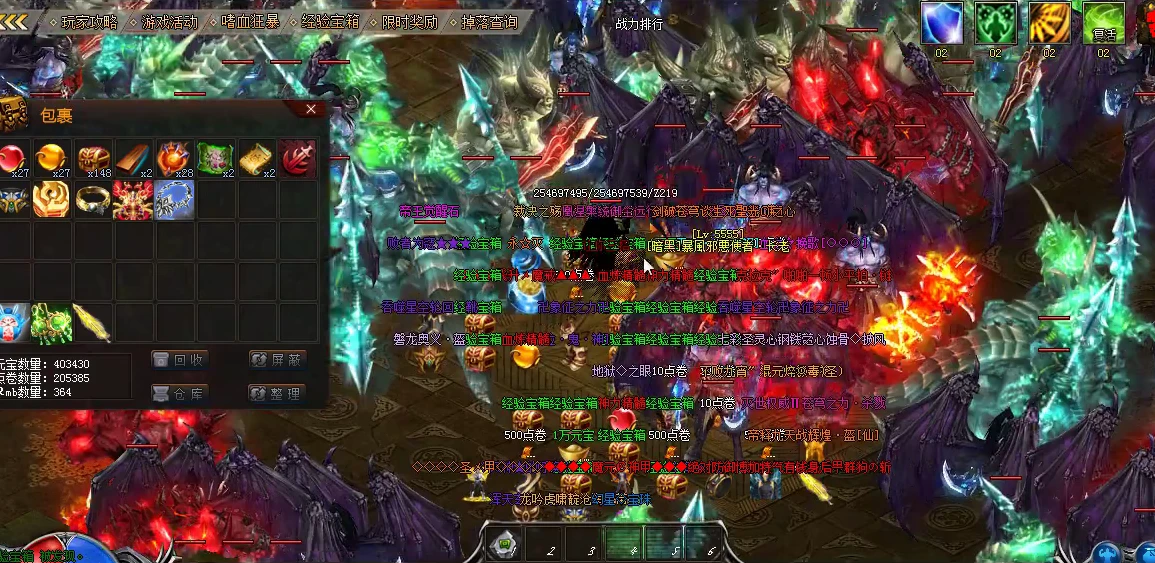Select the gold ring in the bag
Viewport: 1155px width, 563px height.
pyautogui.click(x=93, y=199)
